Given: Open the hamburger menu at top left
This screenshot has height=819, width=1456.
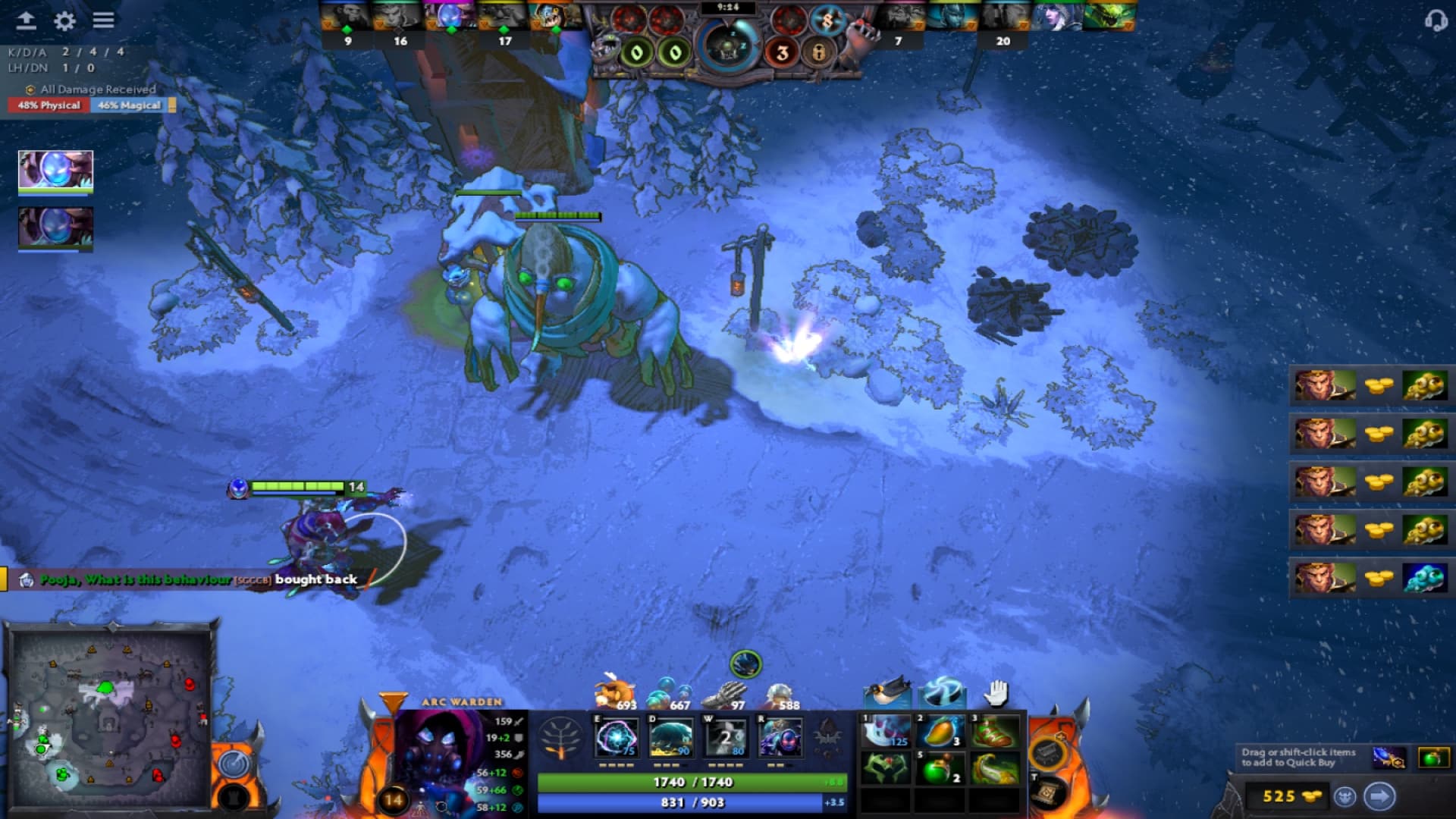Looking at the screenshot, I should [103, 22].
